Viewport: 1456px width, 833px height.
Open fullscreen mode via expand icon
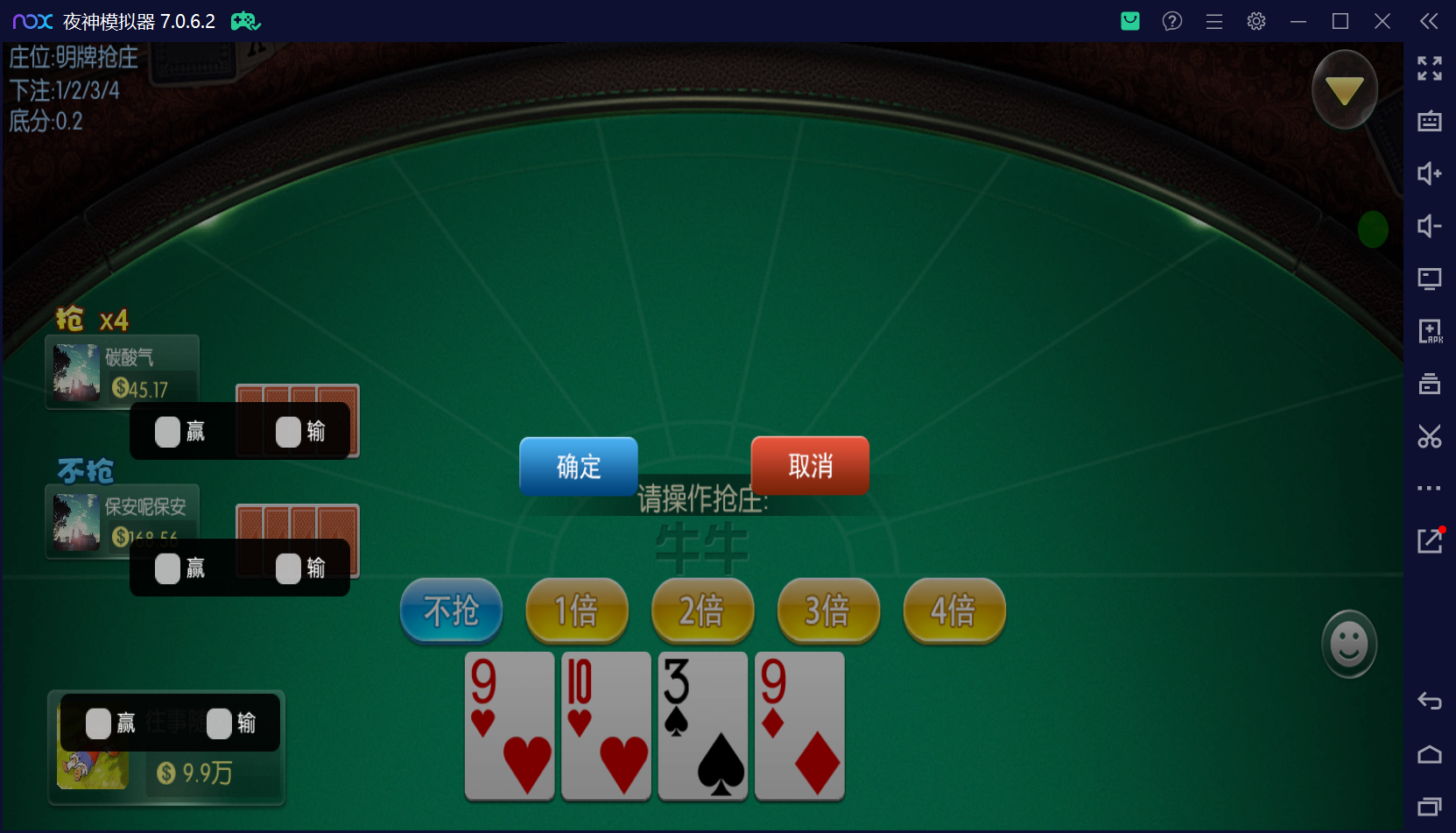(x=1429, y=68)
